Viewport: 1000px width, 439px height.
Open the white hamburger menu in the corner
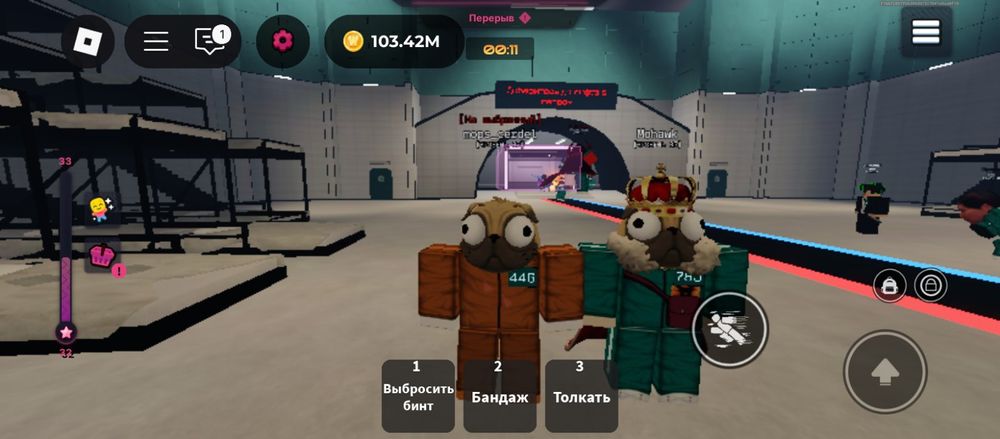[x=925, y=33]
